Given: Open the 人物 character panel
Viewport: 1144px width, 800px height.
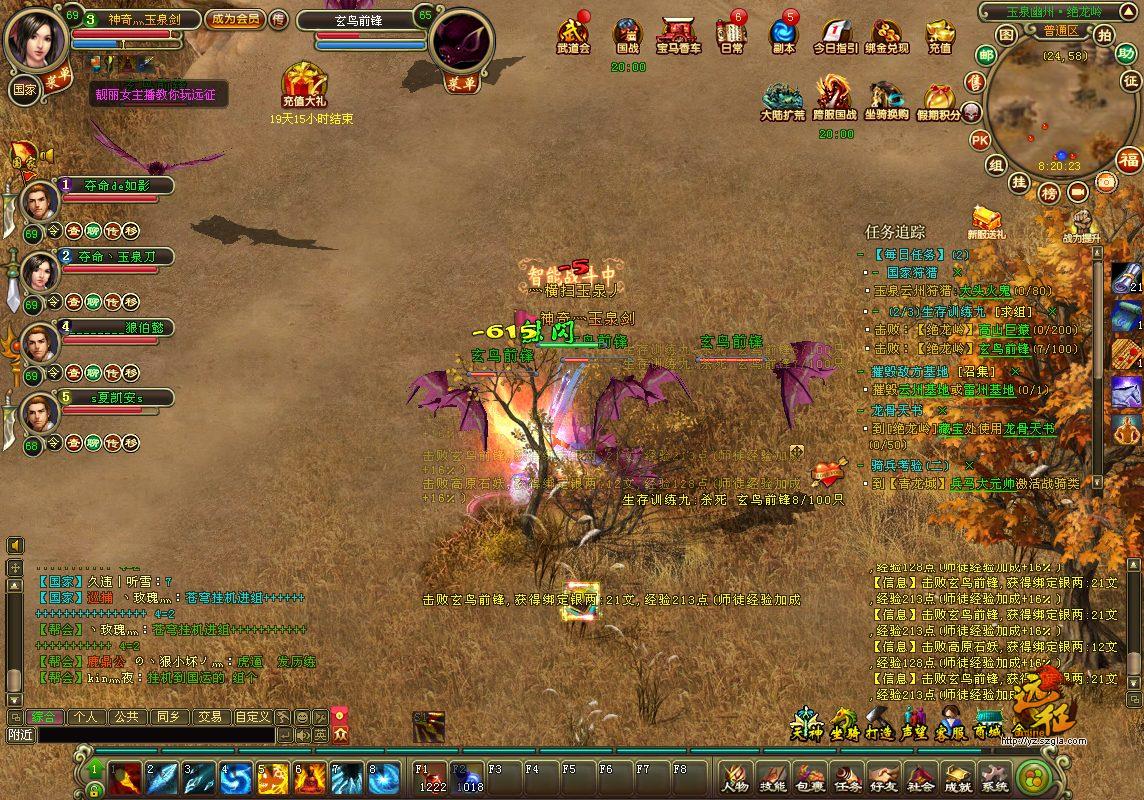Looking at the screenshot, I should pyautogui.click(x=735, y=777).
